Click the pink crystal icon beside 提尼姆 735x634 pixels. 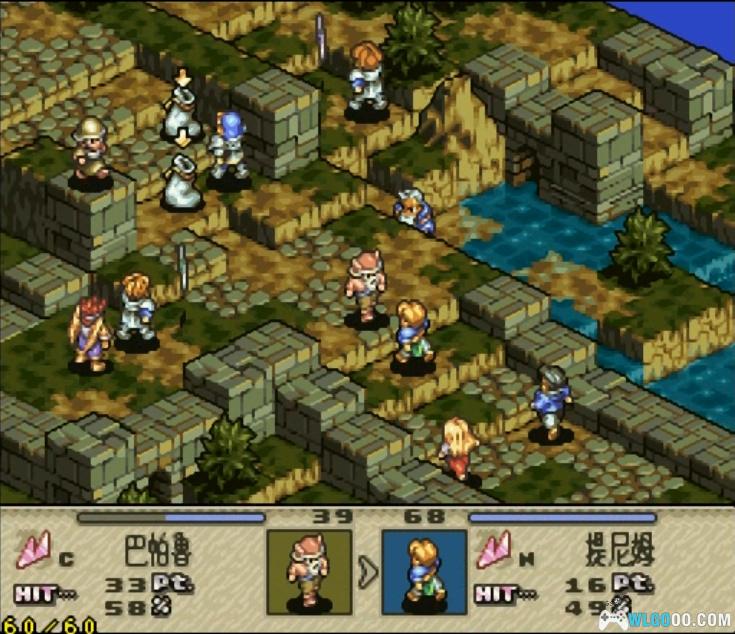point(495,551)
